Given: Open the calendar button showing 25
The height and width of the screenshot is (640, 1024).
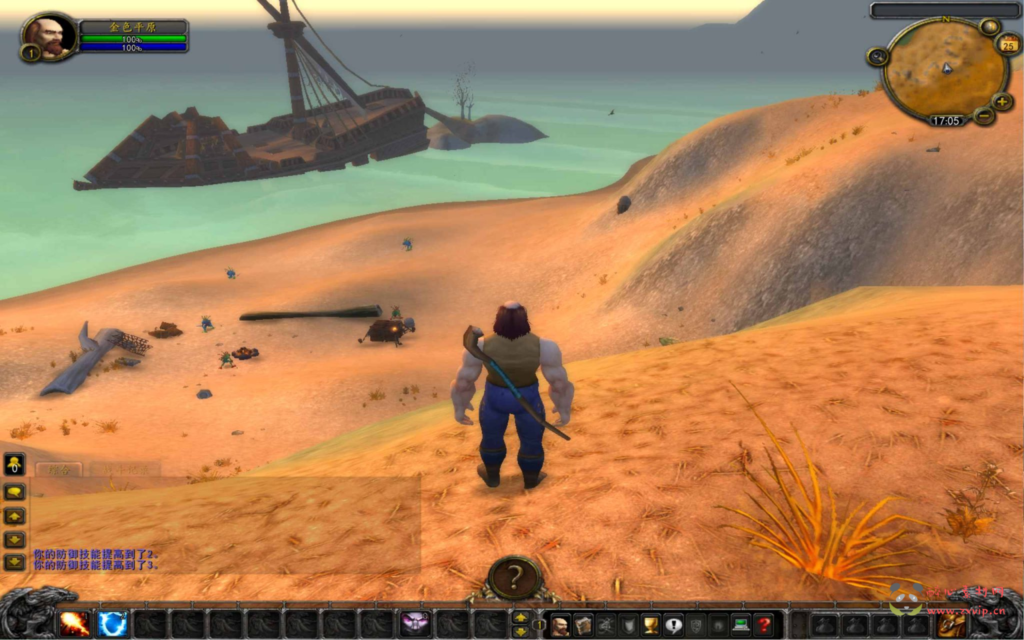Looking at the screenshot, I should coord(1008,44).
